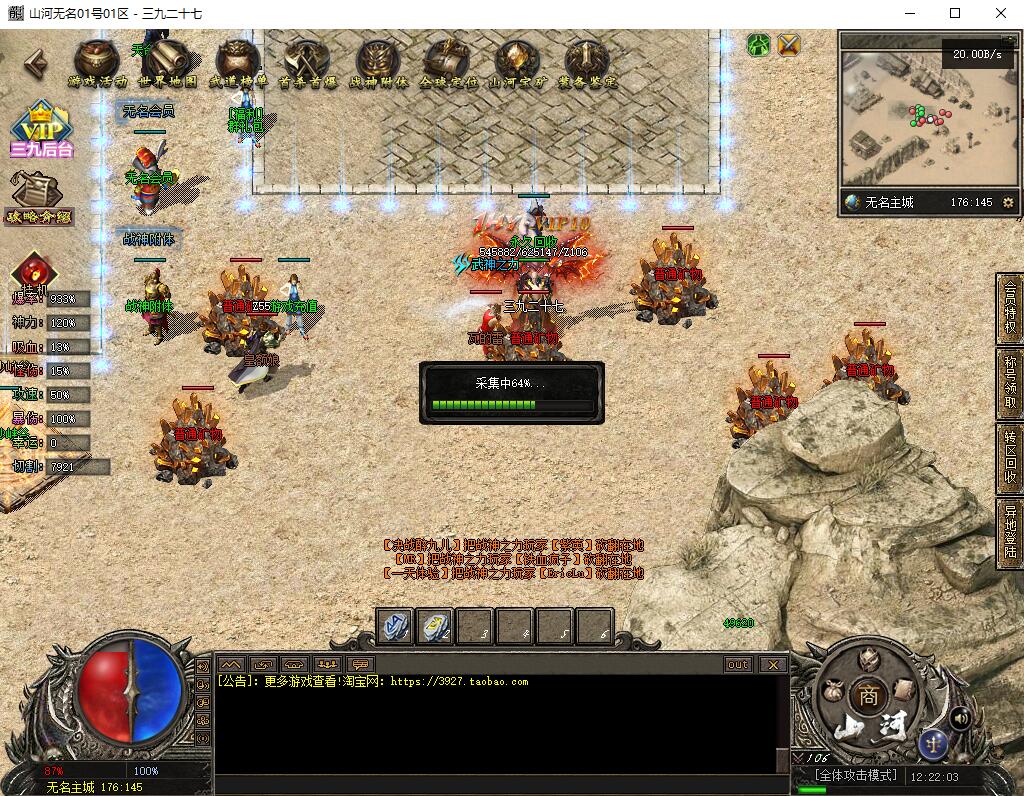The image size is (1024, 796).
Task: Collapse the top menu with the arrow
Action: pos(35,63)
